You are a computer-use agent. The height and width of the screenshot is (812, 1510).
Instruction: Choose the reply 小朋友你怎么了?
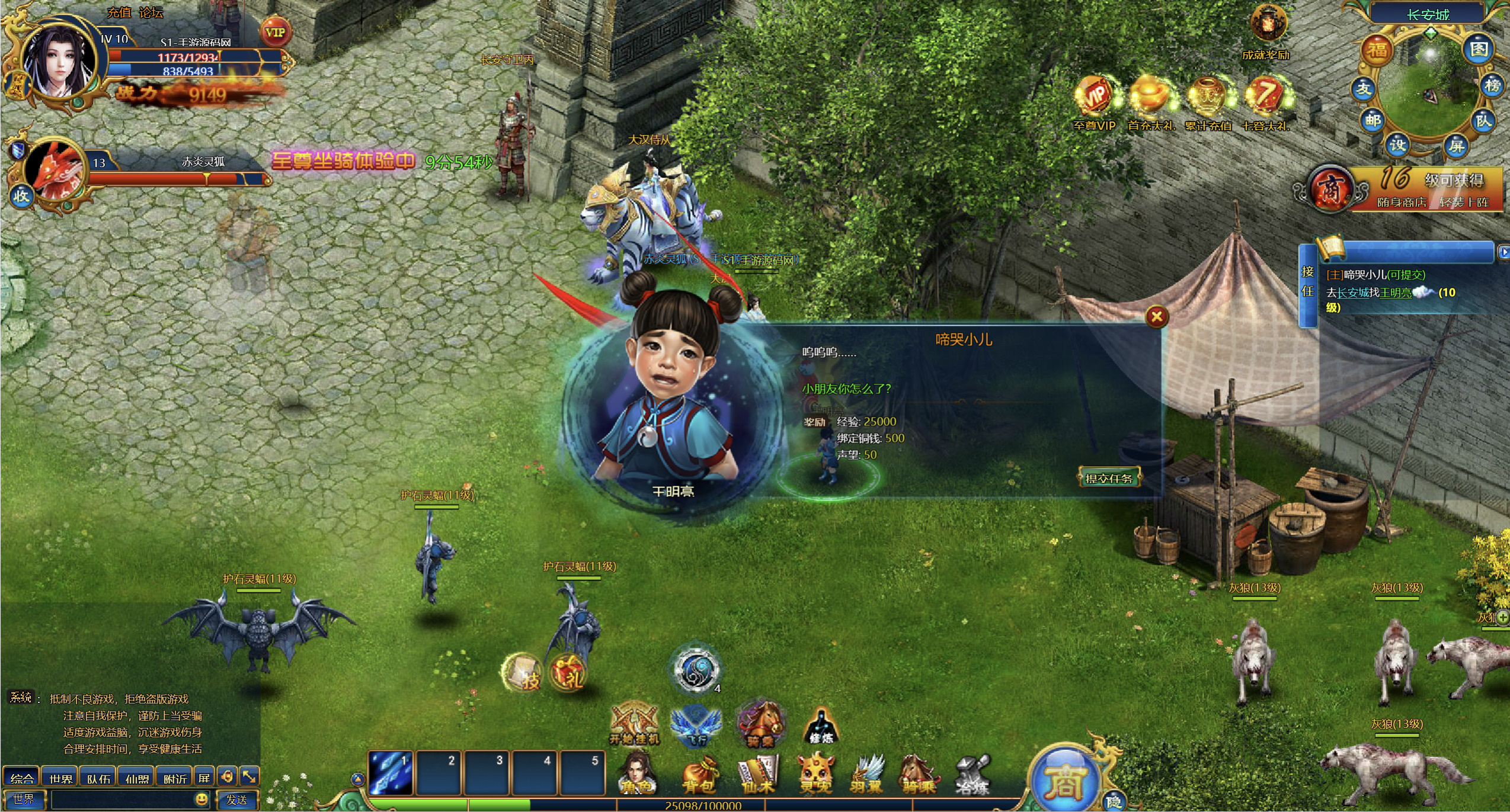pos(846,389)
